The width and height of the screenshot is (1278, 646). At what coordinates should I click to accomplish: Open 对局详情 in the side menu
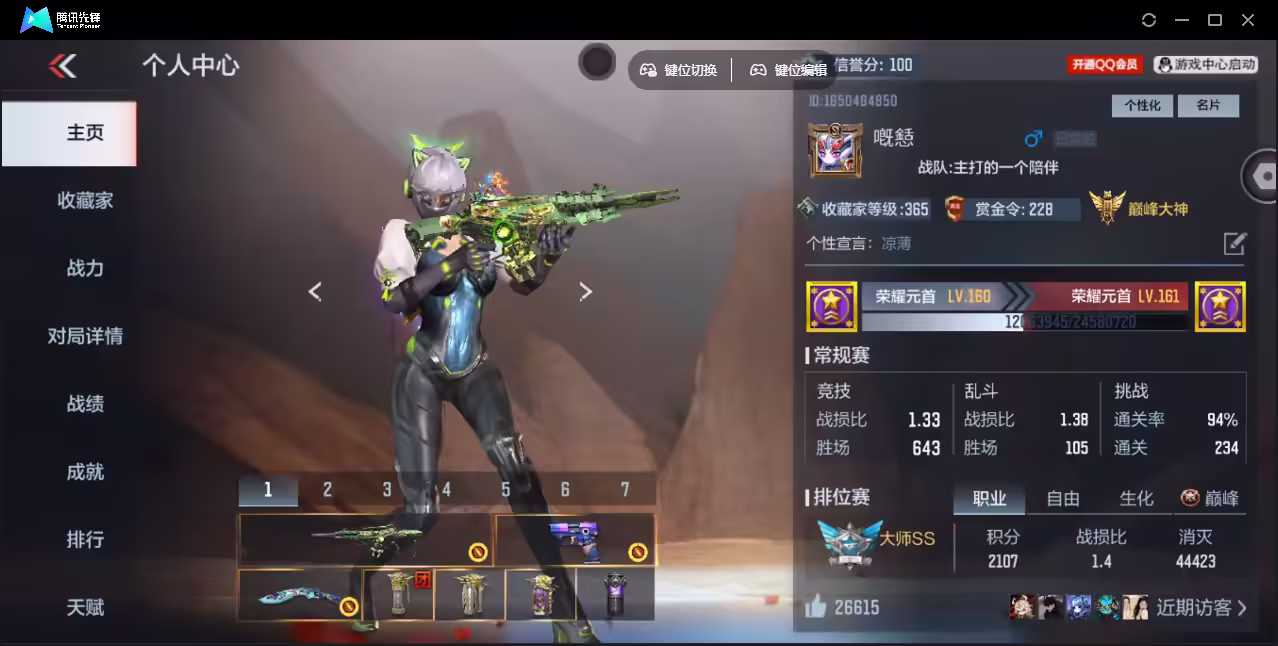point(85,336)
